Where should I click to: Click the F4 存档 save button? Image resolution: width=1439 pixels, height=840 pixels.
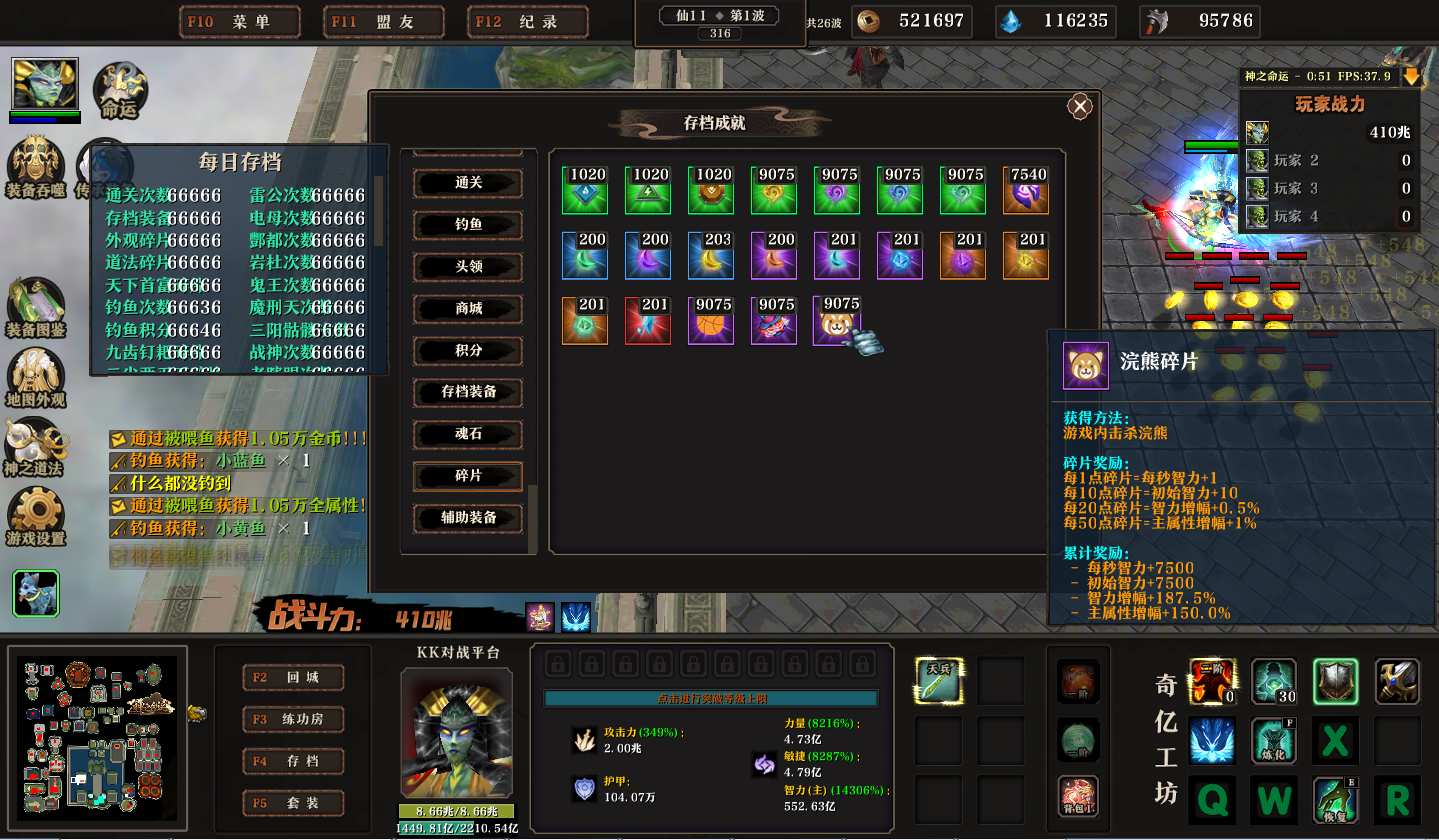tap(294, 761)
